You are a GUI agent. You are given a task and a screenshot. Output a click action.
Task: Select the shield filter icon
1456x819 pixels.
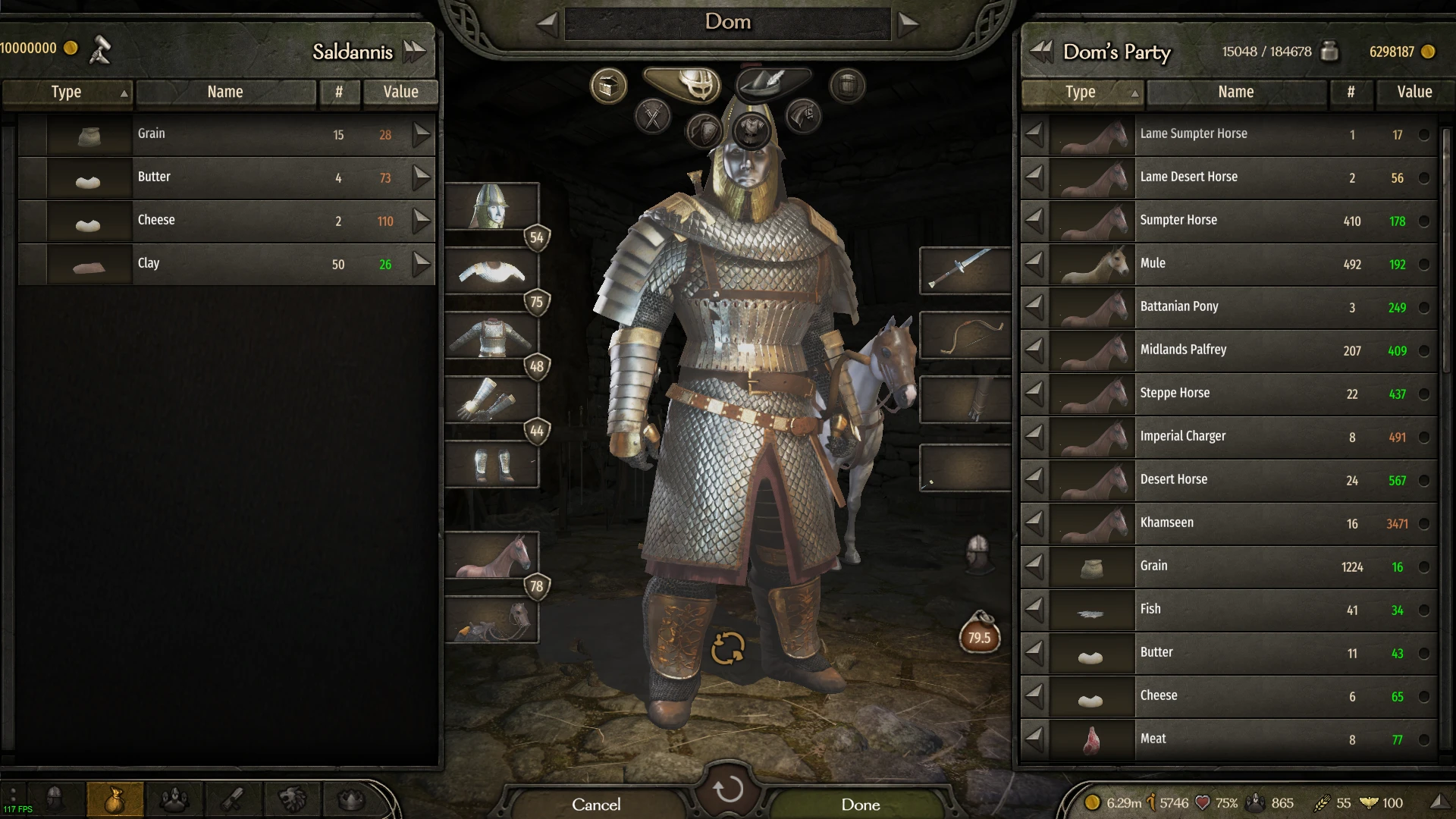click(x=704, y=129)
